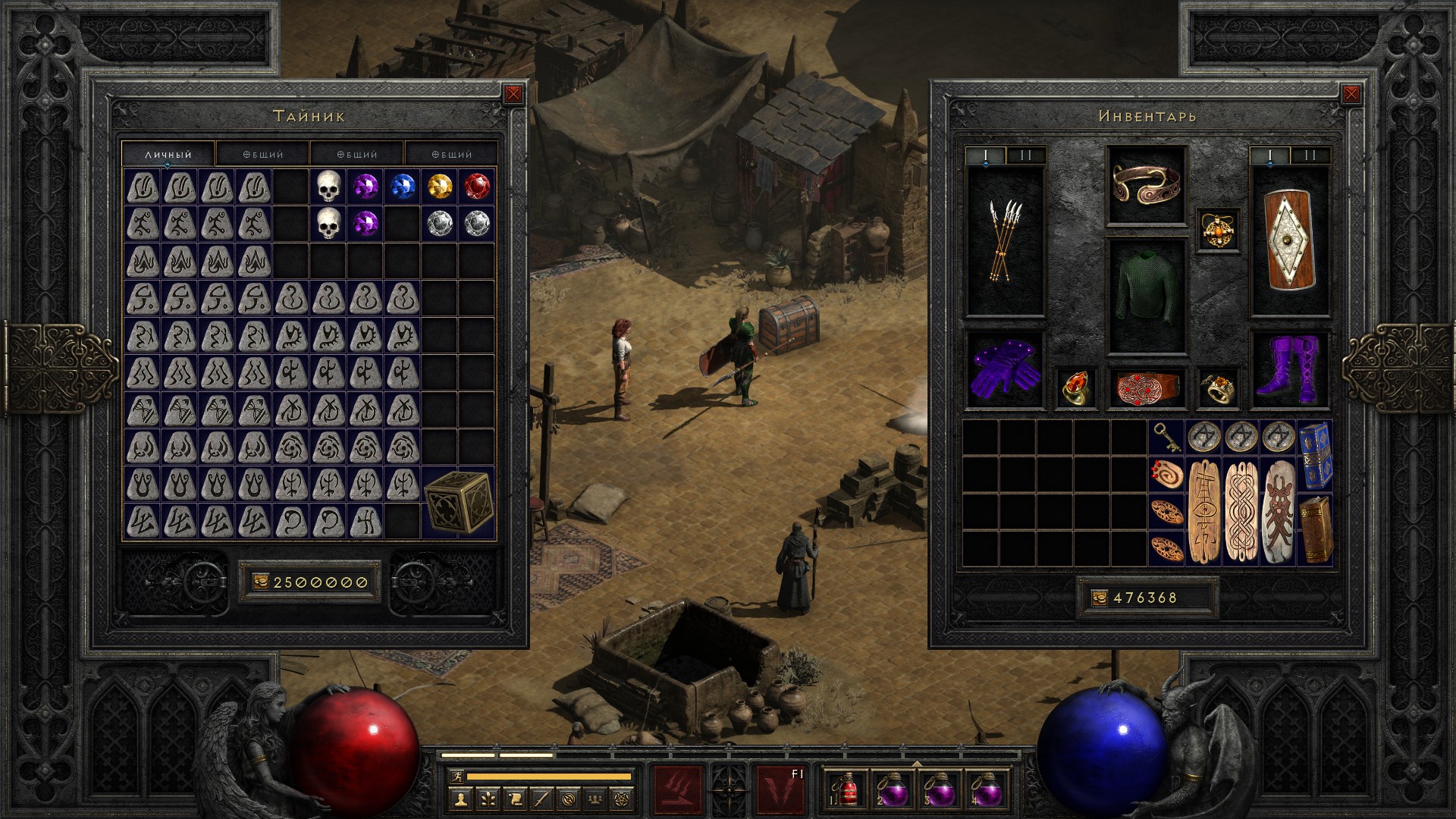Select the equipped circlet helm slot

pos(1146,186)
